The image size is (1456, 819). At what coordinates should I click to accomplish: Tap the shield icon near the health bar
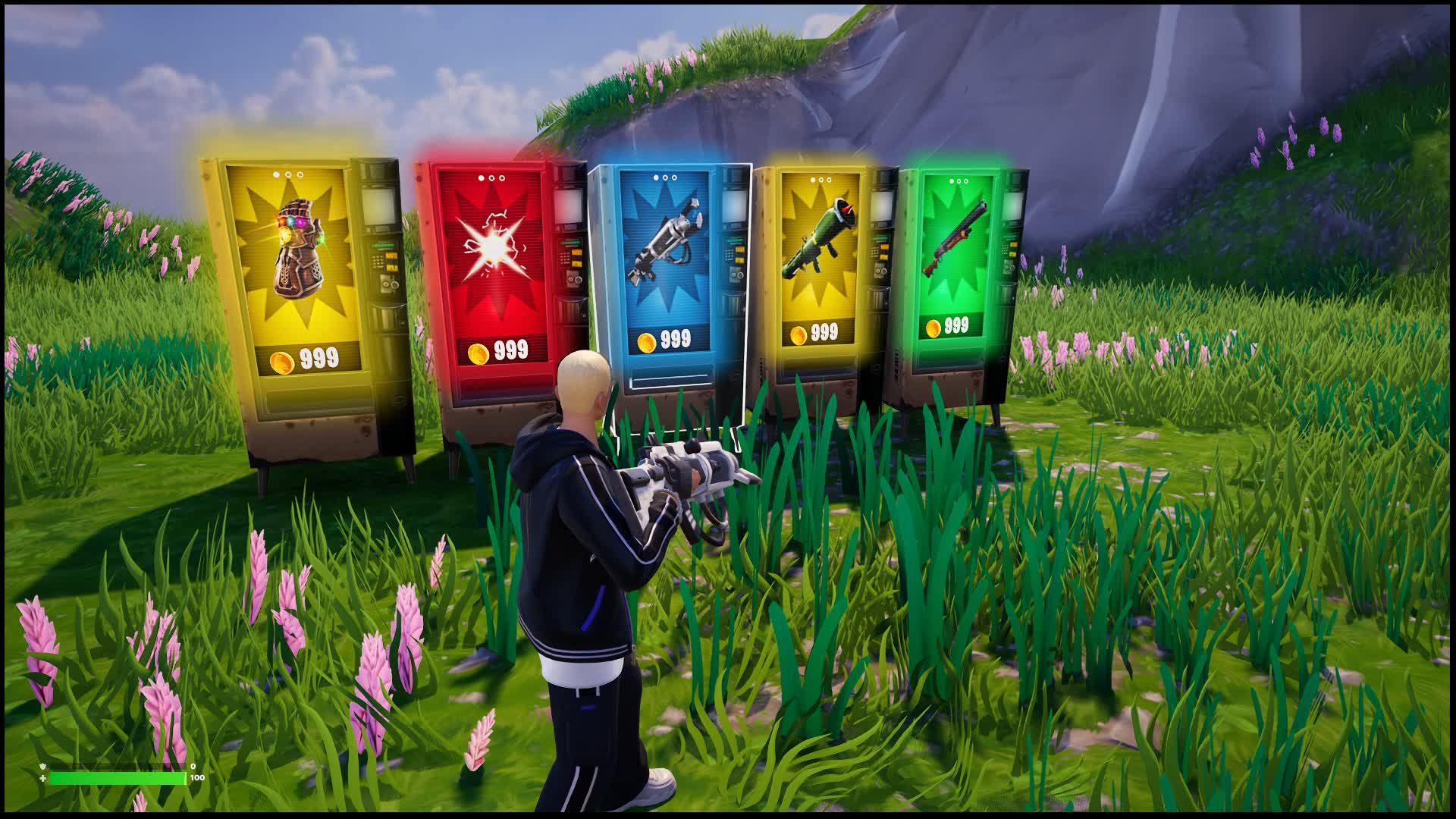tap(43, 766)
